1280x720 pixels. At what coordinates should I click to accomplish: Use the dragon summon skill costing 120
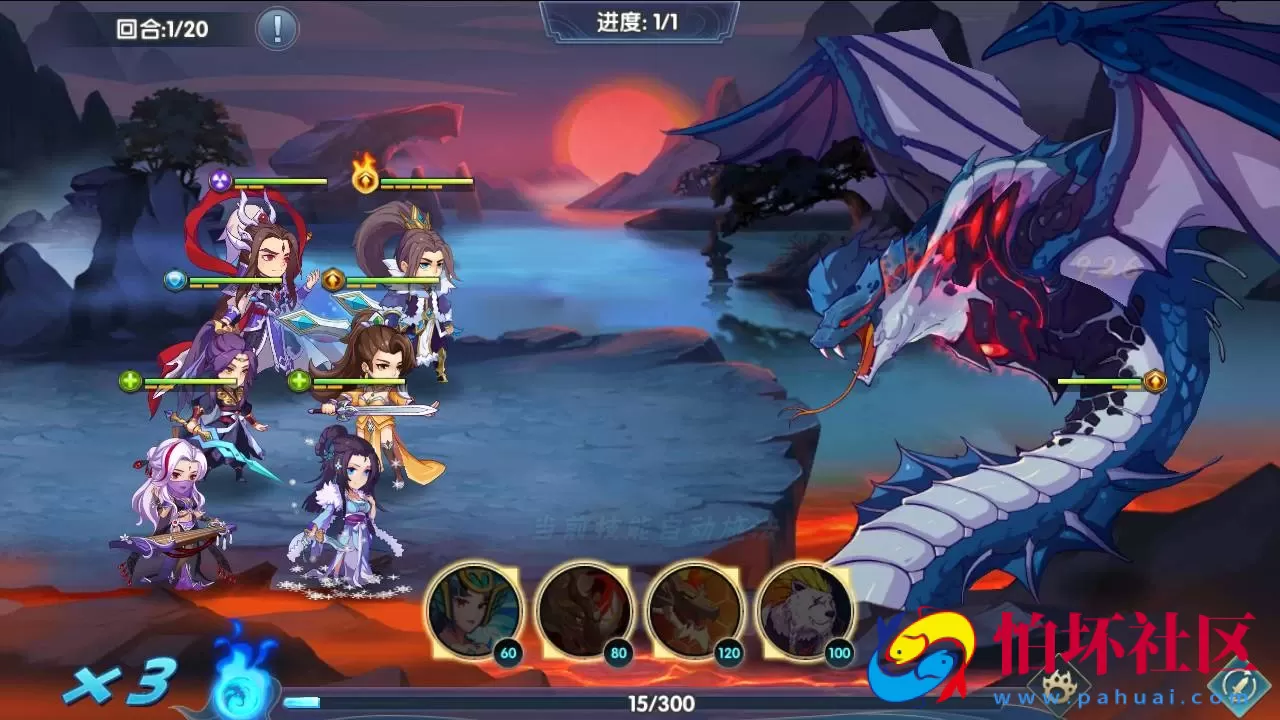point(691,610)
